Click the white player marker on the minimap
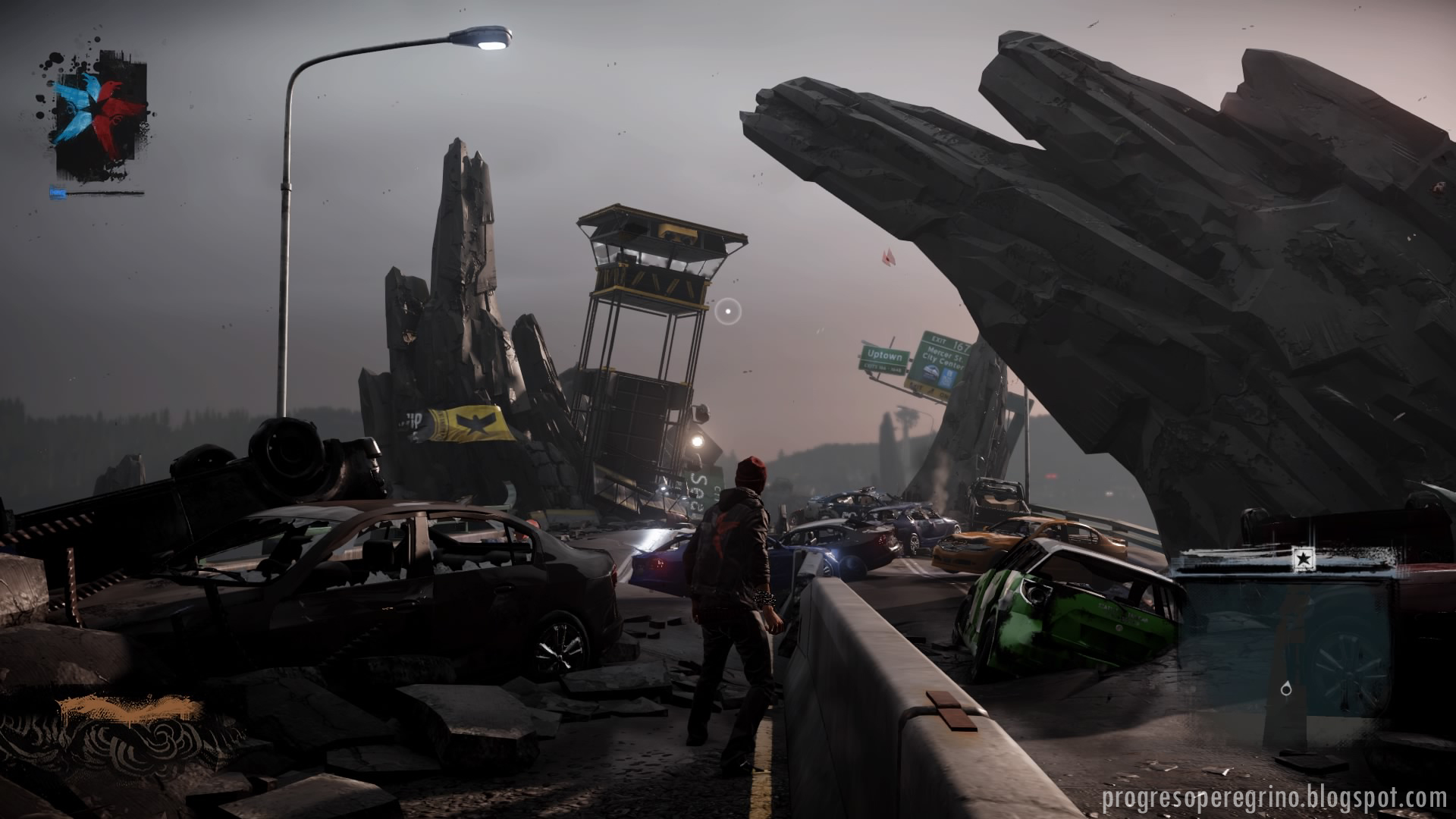Viewport: 1456px width, 819px height. coord(1286,689)
